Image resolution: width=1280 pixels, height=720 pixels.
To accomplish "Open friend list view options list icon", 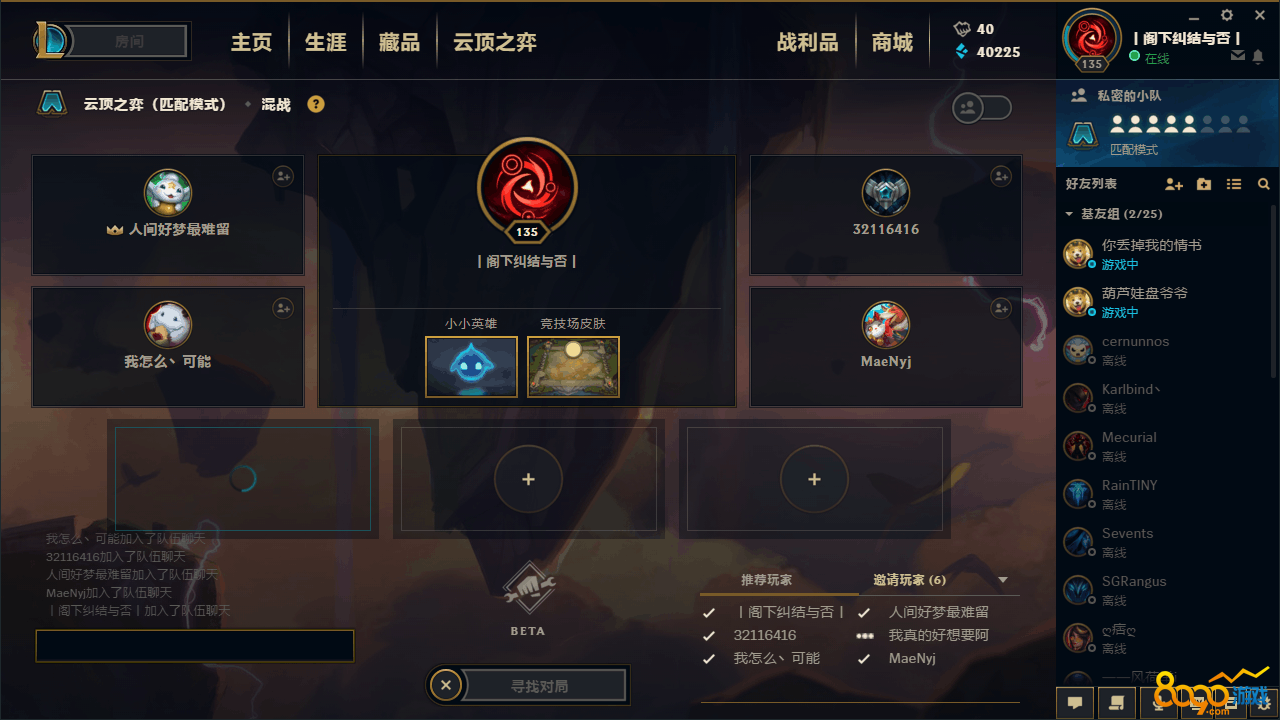I will pos(1235,184).
